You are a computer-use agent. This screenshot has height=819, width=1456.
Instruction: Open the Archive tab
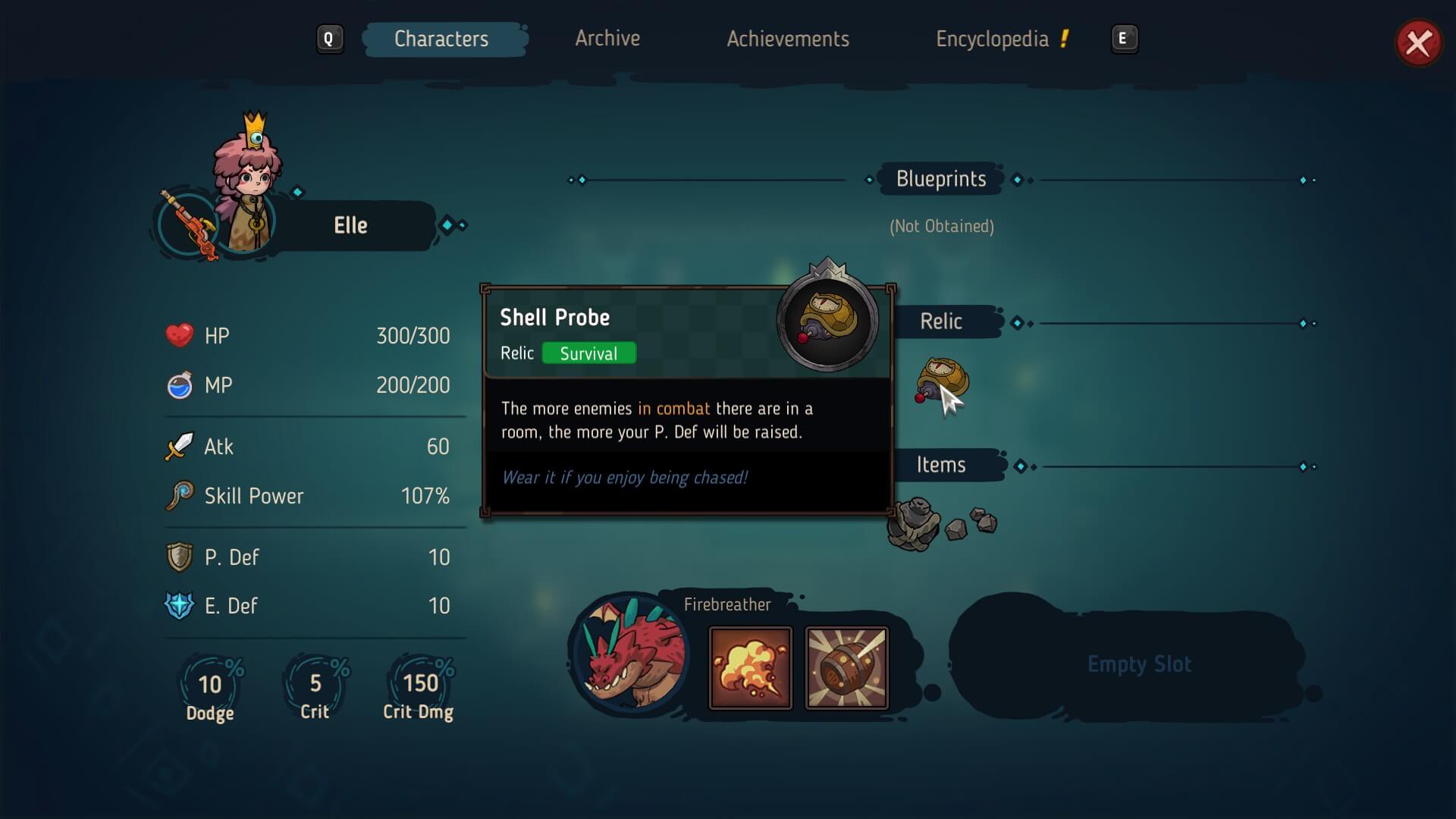click(x=607, y=39)
